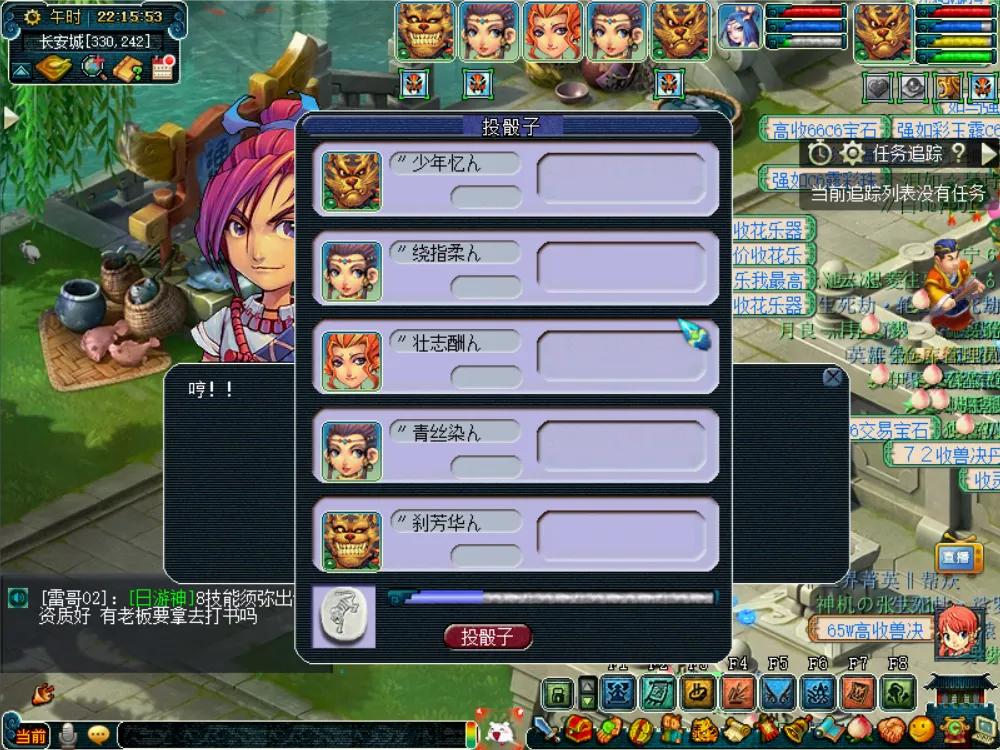Select the 青丝染 player row portrait
Viewport: 1000px width, 750px height.
(x=351, y=449)
